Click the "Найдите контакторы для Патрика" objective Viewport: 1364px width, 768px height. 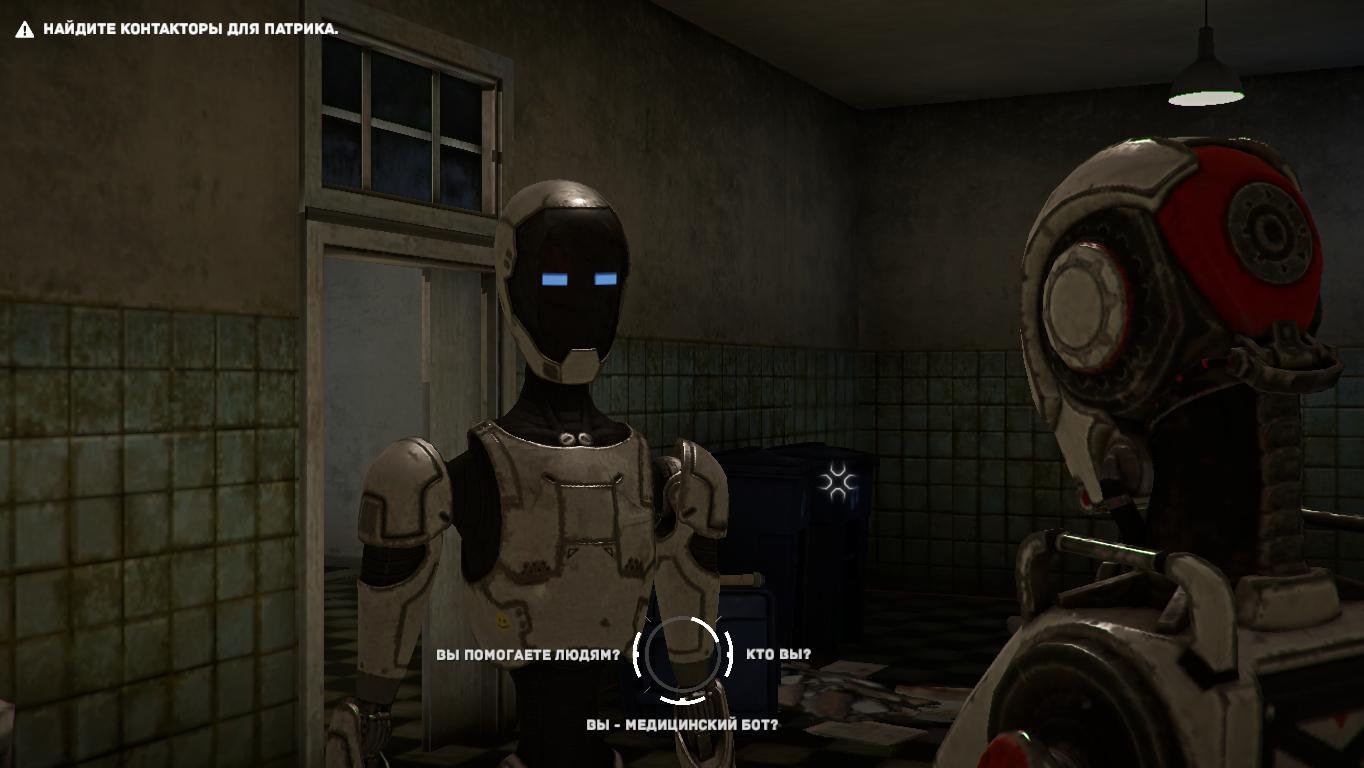[190, 29]
